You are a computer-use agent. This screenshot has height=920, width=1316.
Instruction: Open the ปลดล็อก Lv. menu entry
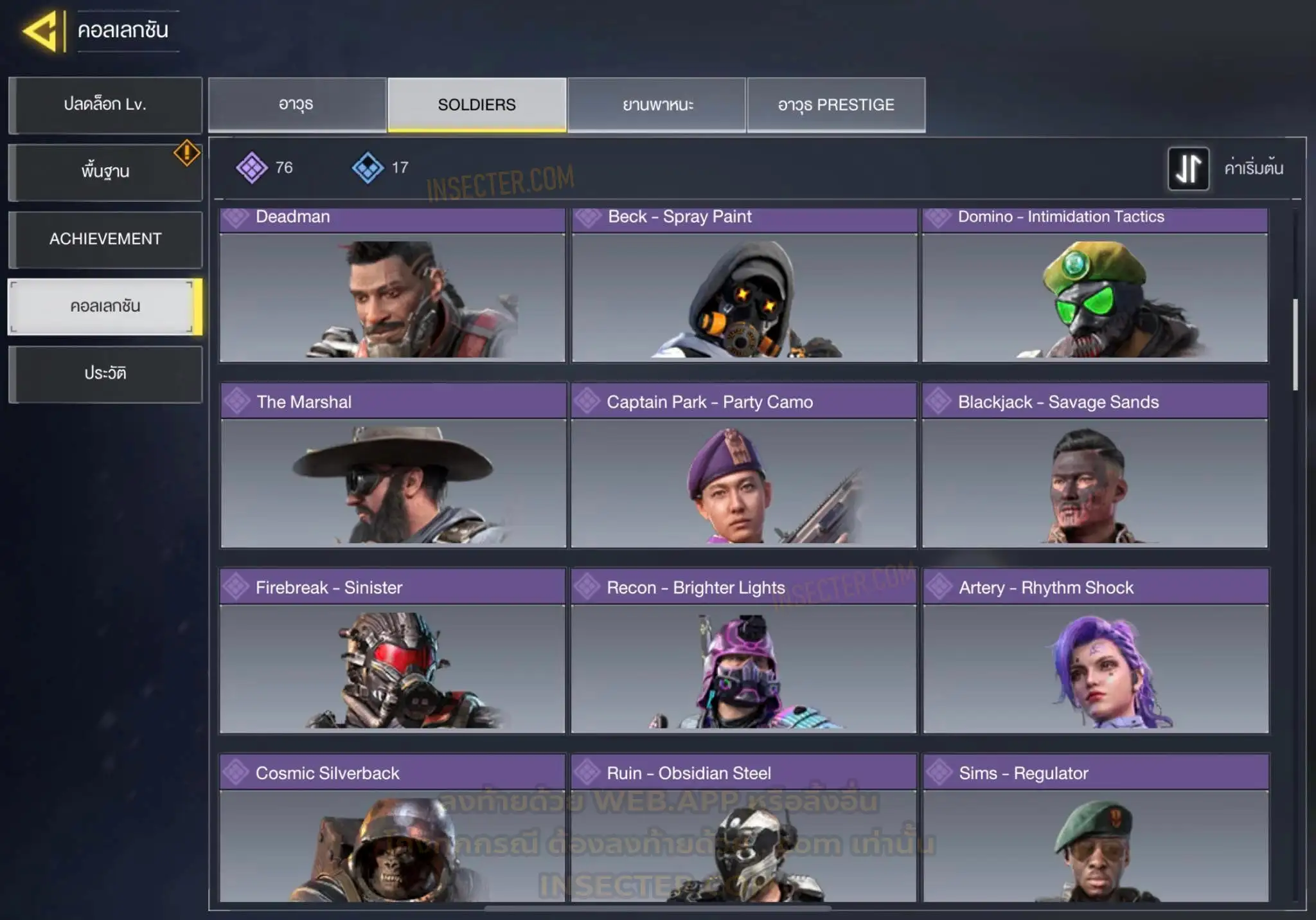tap(105, 105)
